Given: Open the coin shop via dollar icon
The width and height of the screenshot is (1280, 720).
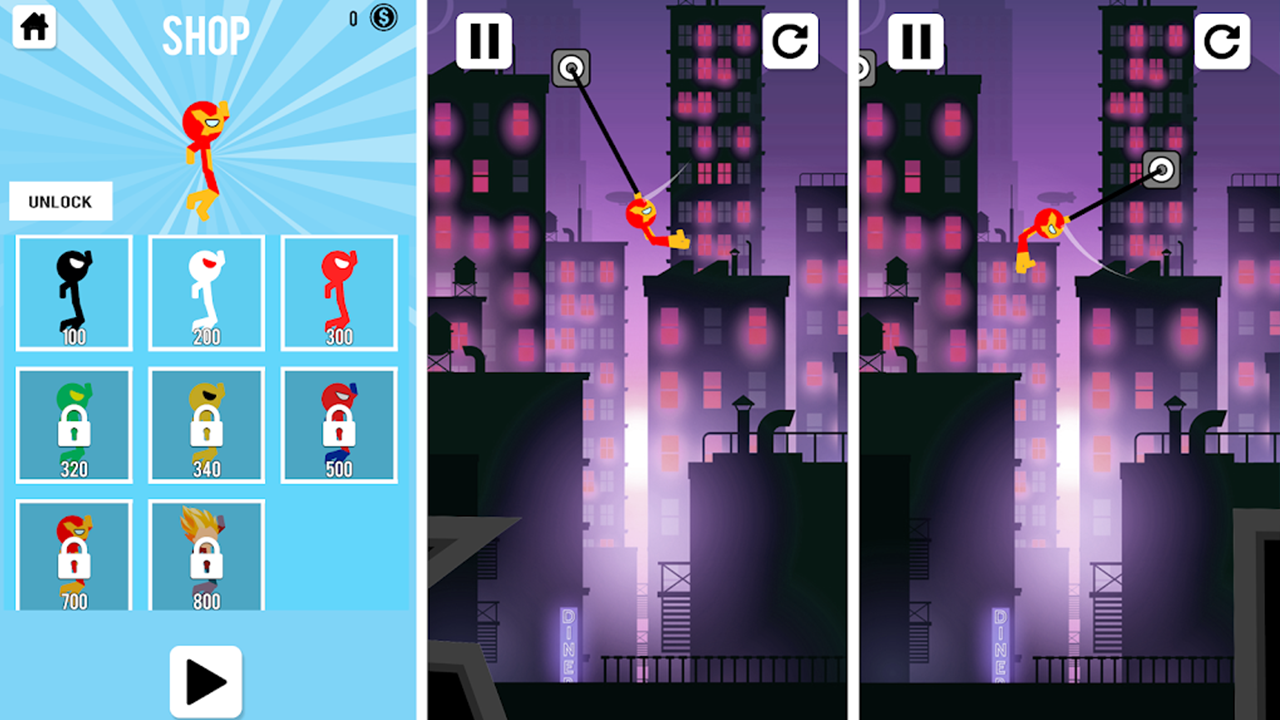Looking at the screenshot, I should pos(381,18).
